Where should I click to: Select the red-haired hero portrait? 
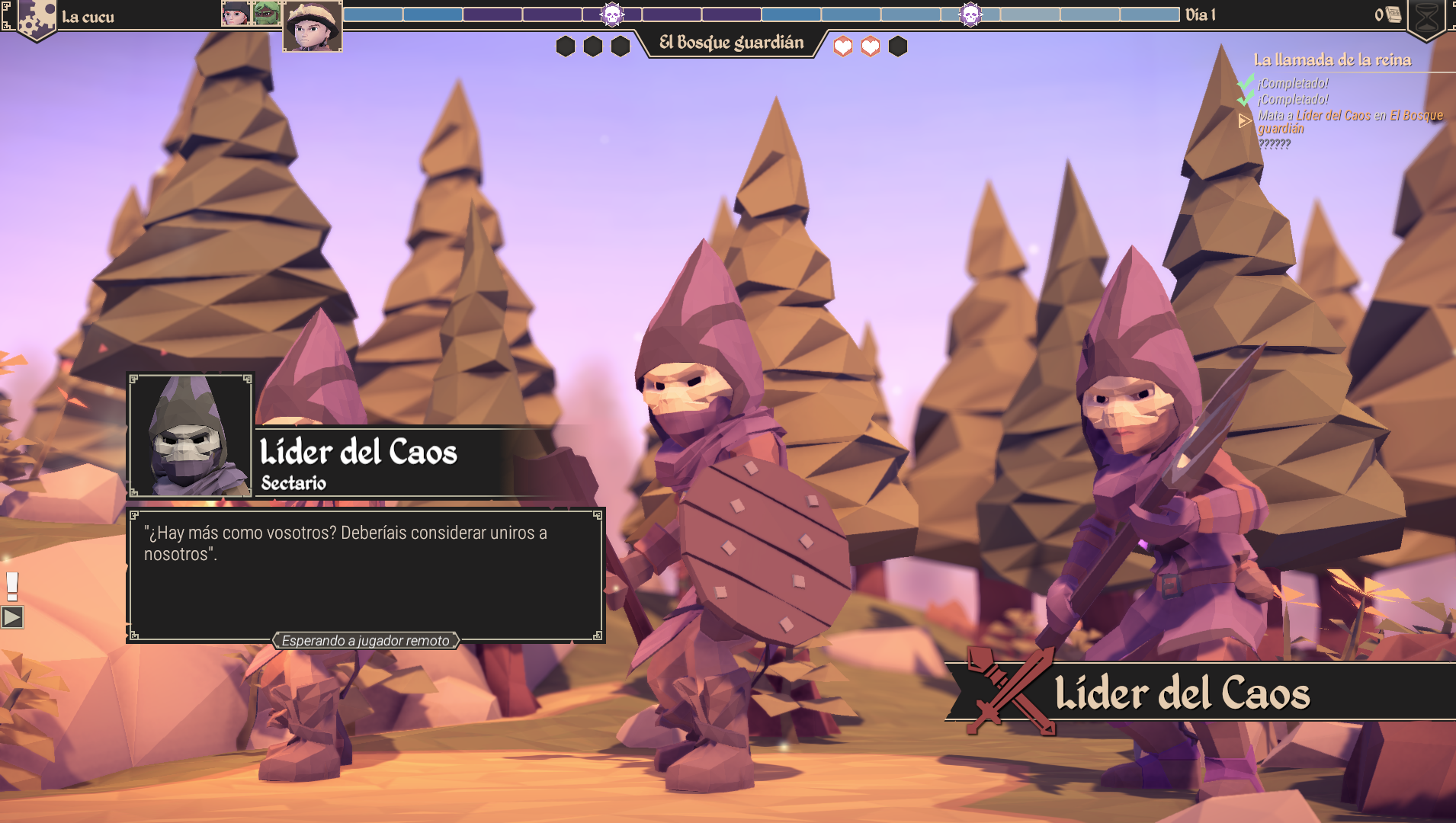236,13
